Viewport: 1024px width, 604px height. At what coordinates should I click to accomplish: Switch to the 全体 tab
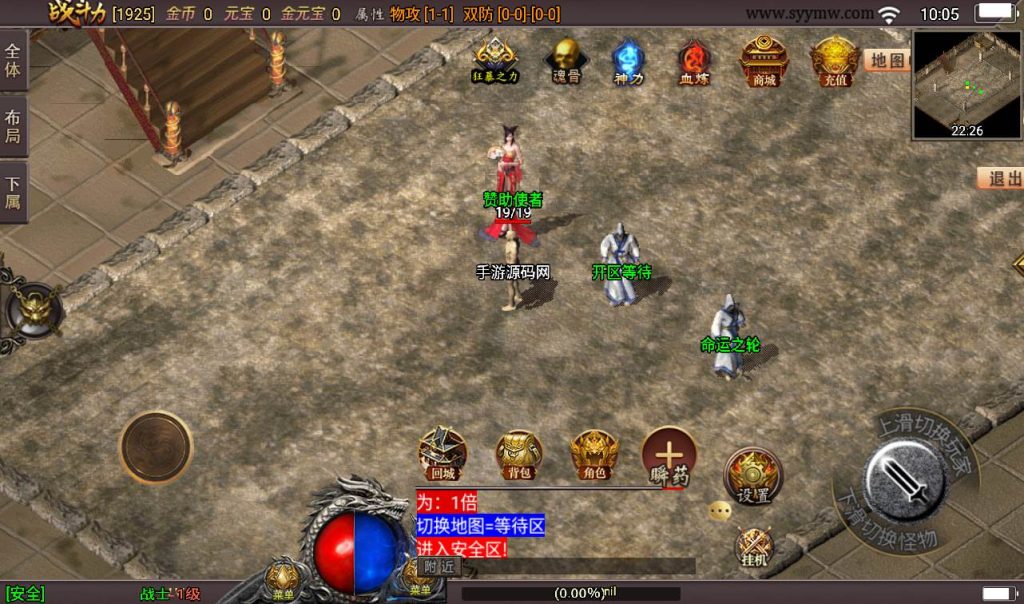(x=13, y=60)
